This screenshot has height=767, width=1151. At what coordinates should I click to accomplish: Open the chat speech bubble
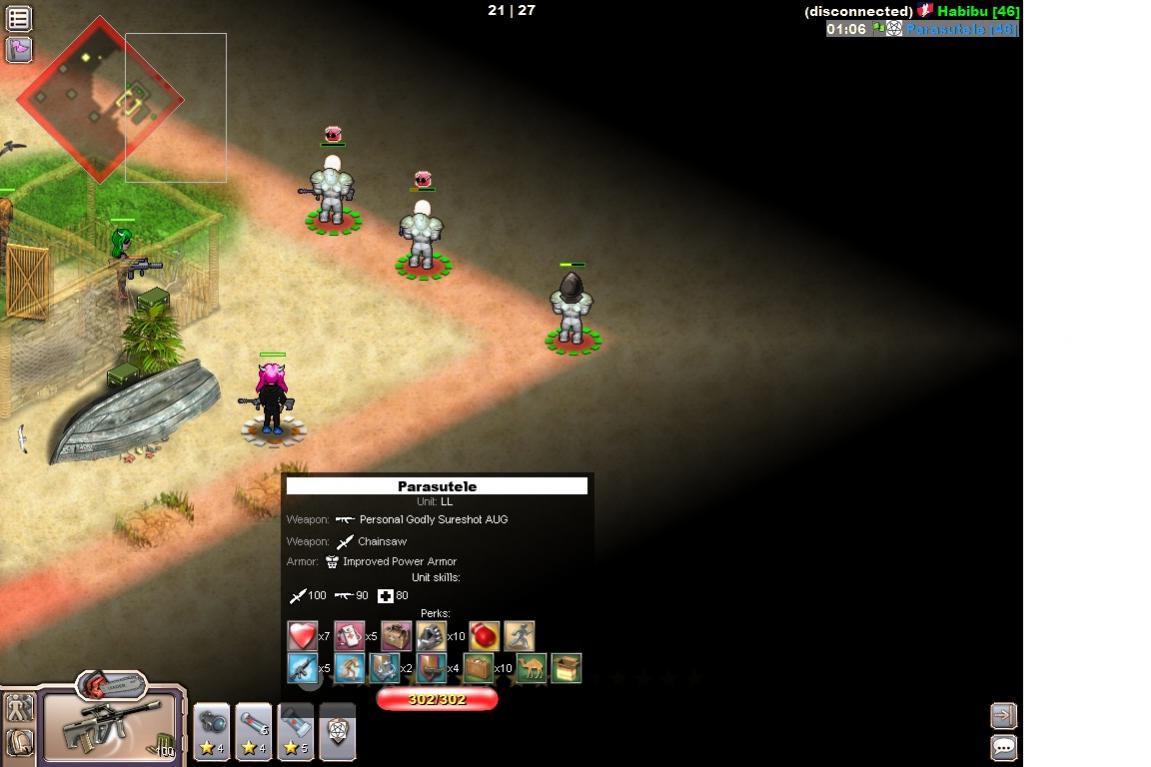1003,747
